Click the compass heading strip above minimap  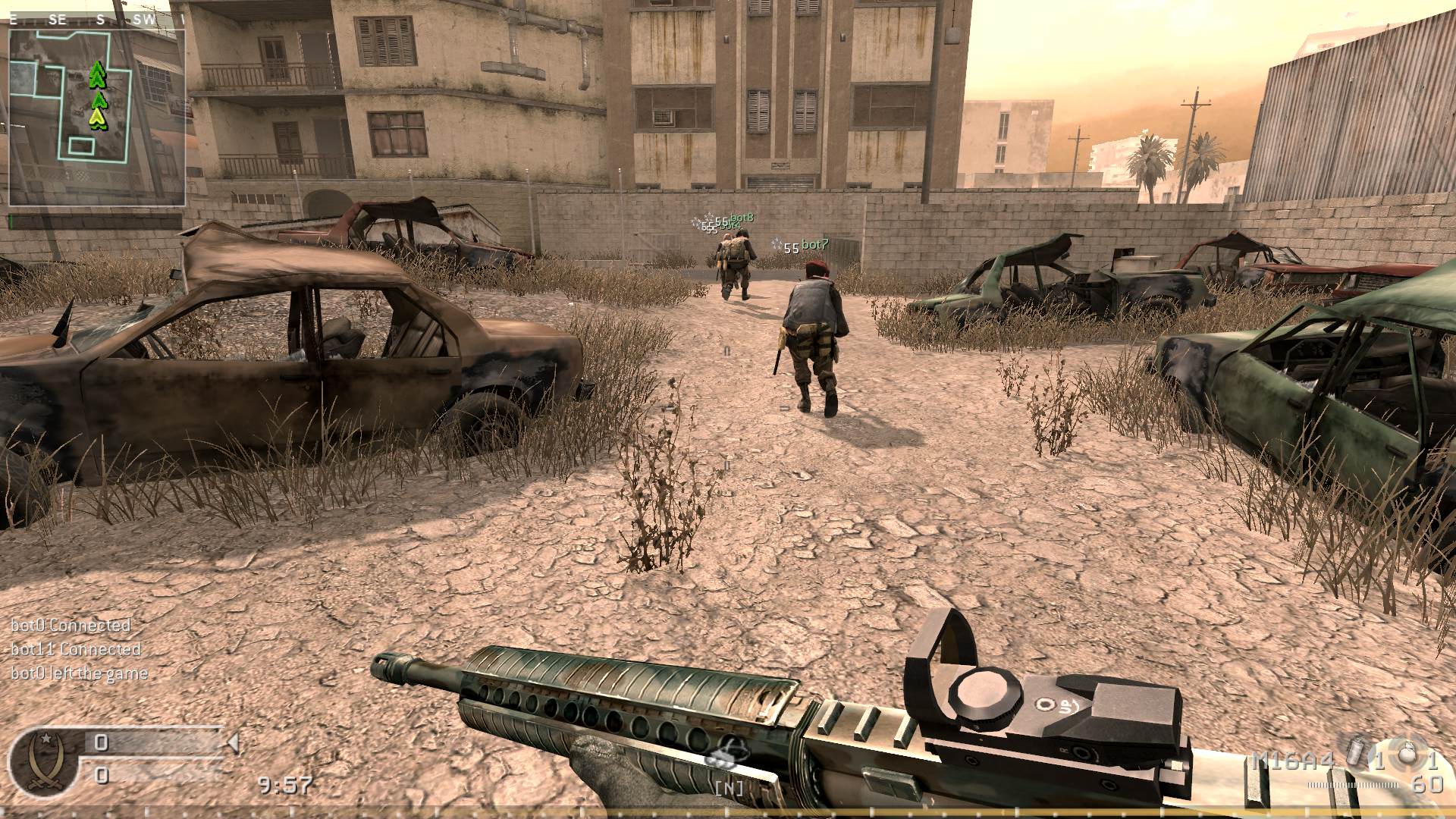(97, 20)
